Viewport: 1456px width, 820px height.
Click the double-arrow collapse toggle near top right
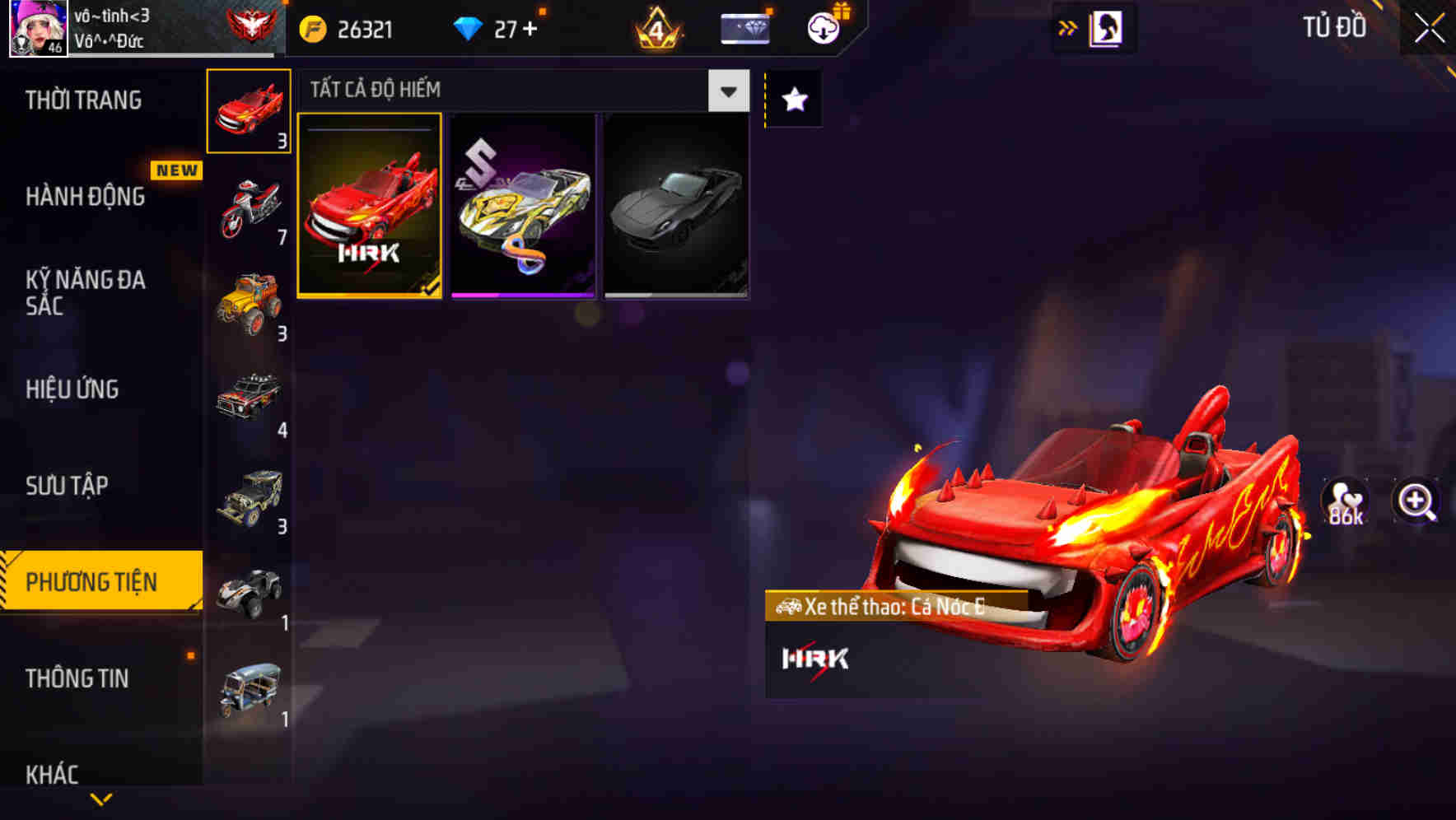(1068, 27)
